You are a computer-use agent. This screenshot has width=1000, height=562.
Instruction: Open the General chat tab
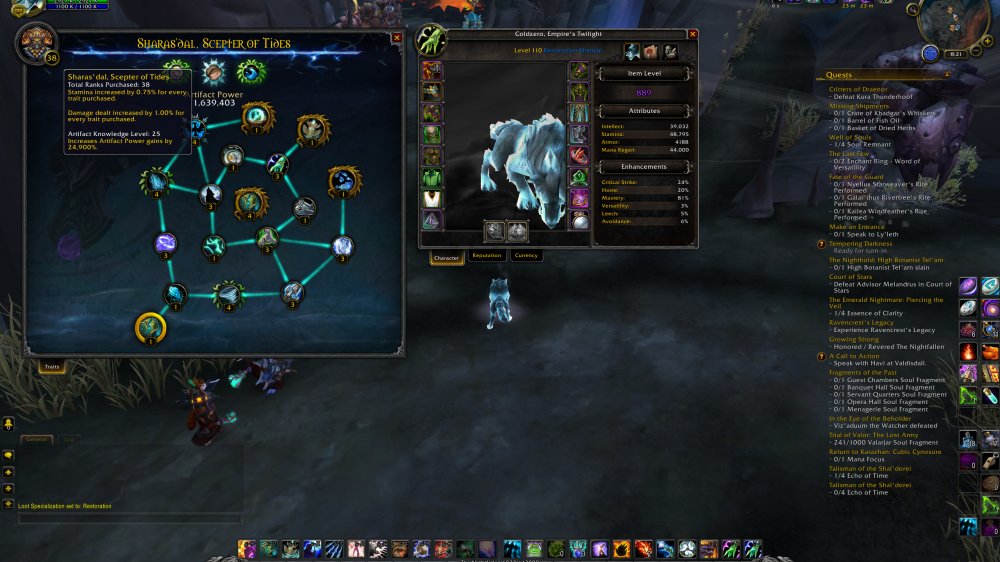pyautogui.click(x=36, y=439)
